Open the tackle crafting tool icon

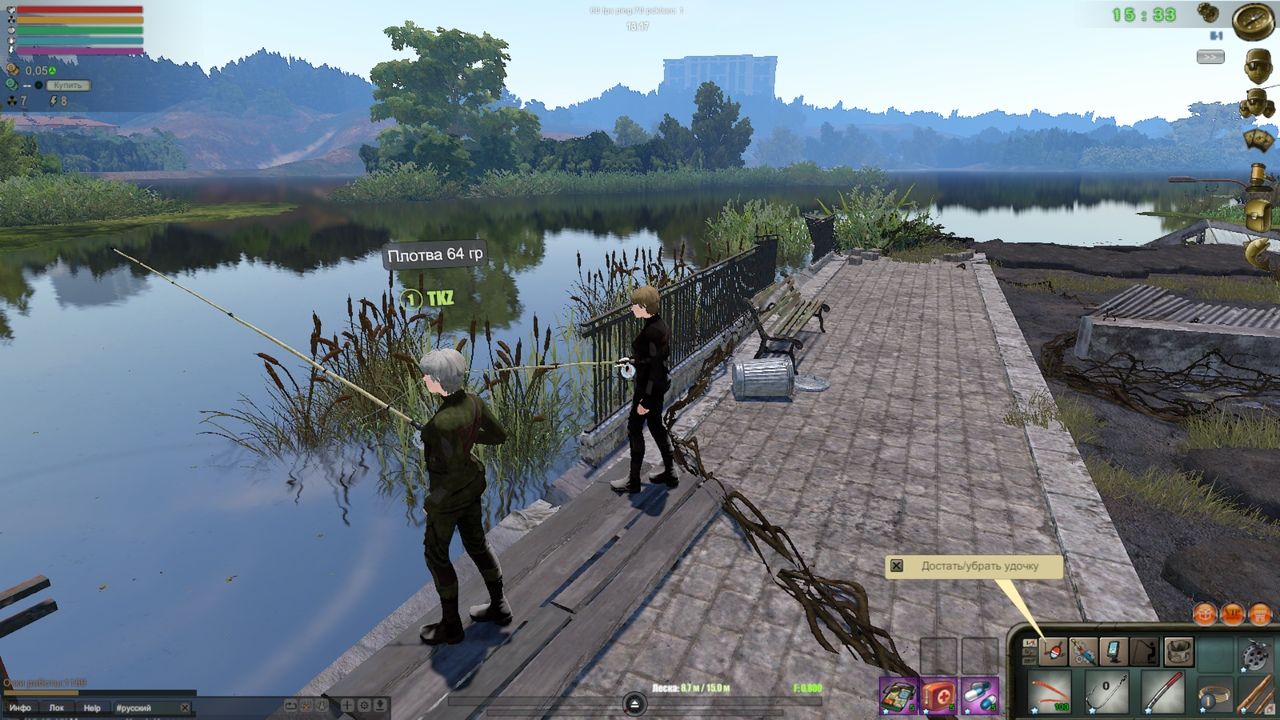click(x=1084, y=651)
